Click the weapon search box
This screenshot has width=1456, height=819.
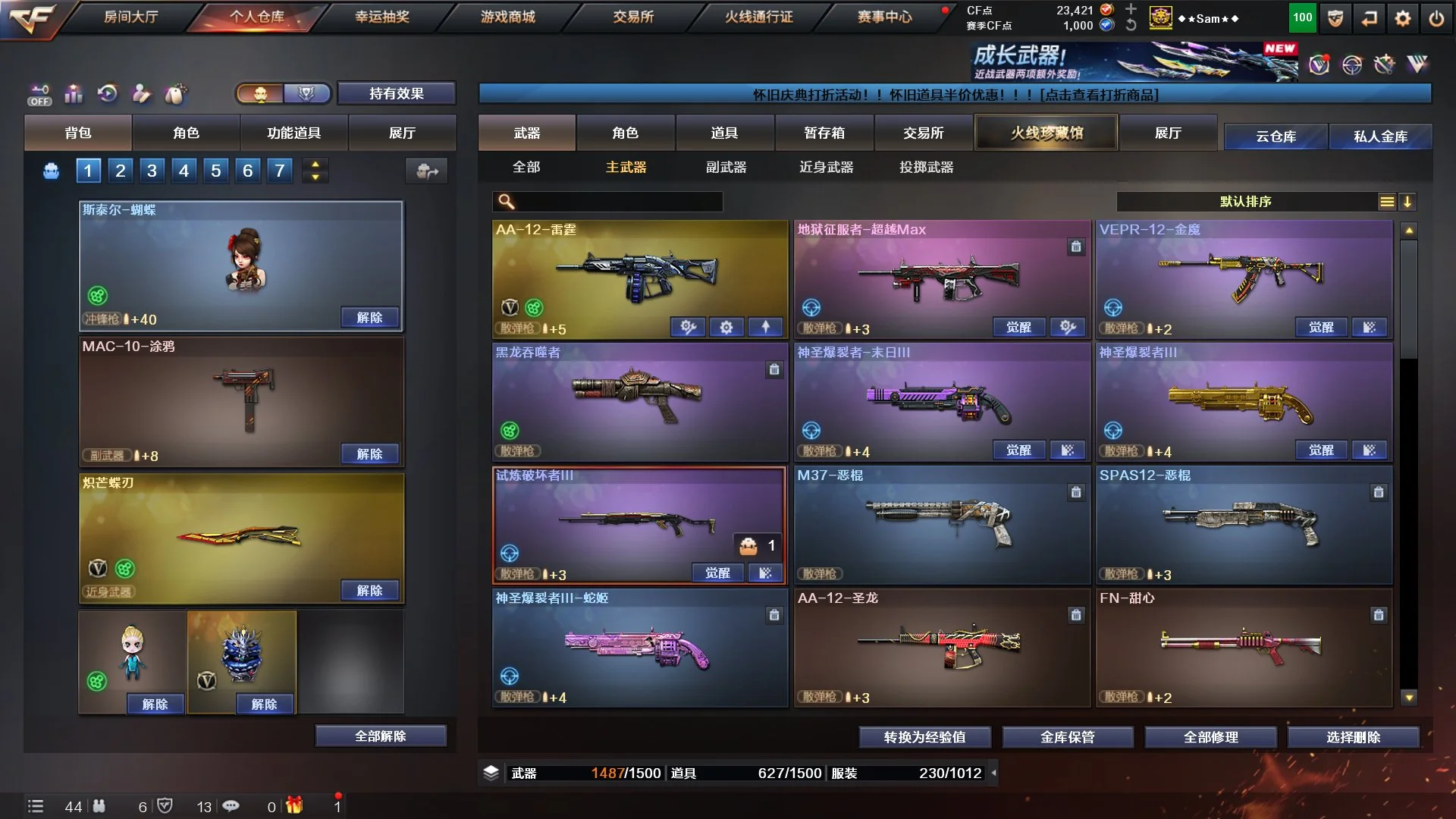(x=618, y=202)
